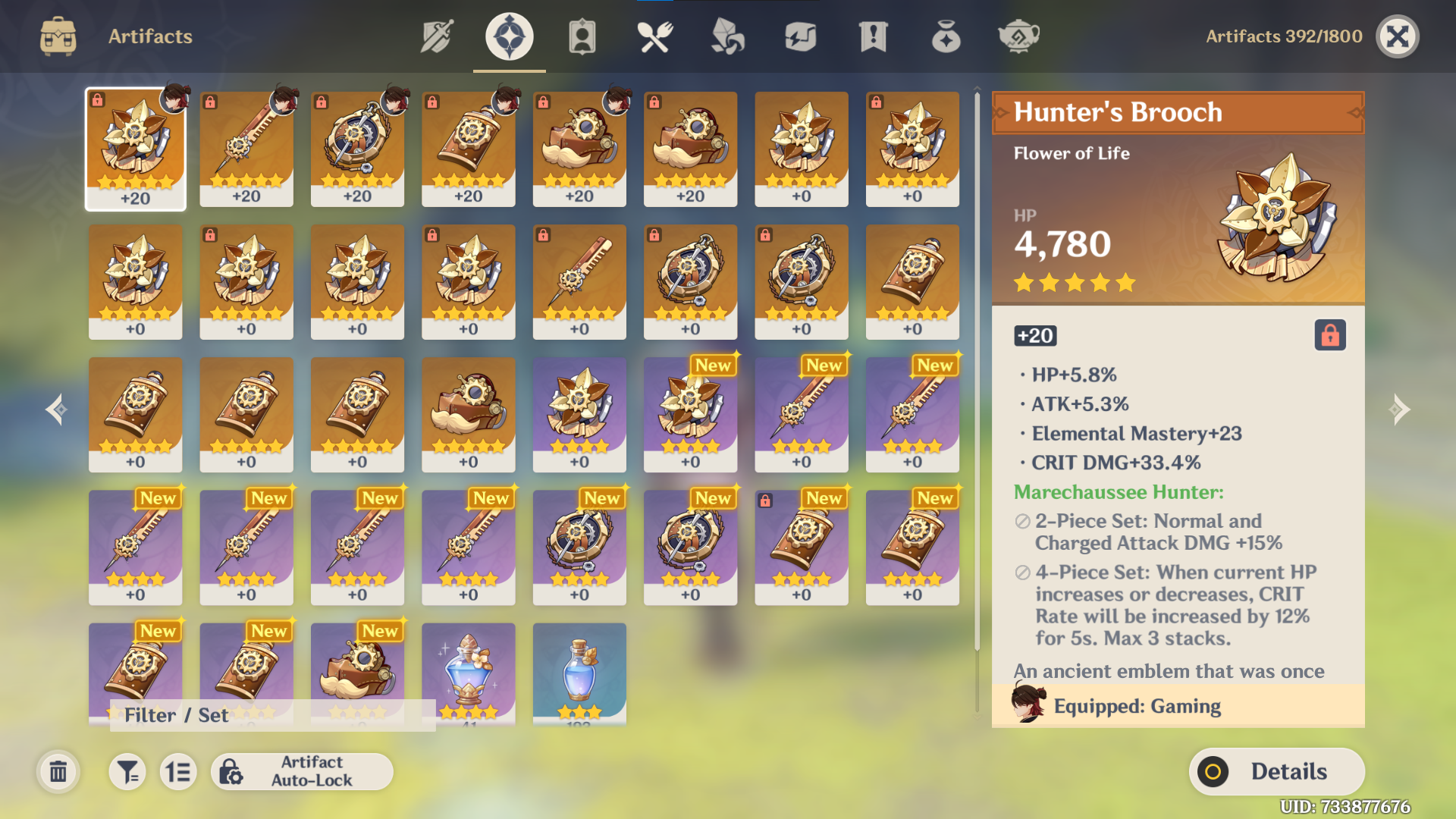Open the Furnishings teapot inventory icon
Image resolution: width=1456 pixels, height=819 pixels.
[1018, 36]
